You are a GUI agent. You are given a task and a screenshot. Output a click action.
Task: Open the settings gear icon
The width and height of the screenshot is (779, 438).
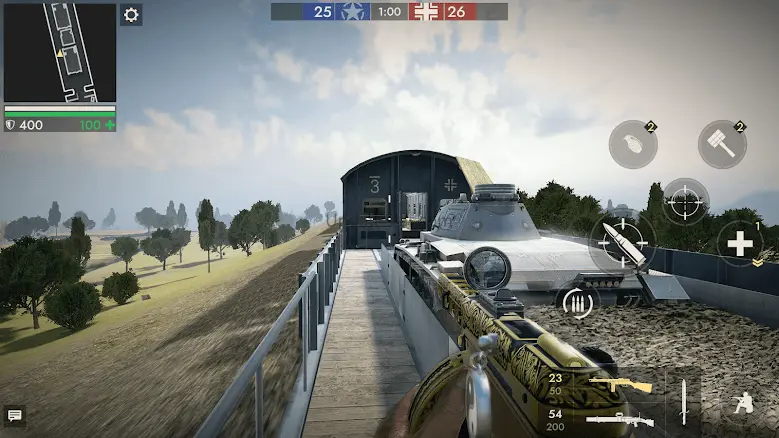[132, 15]
